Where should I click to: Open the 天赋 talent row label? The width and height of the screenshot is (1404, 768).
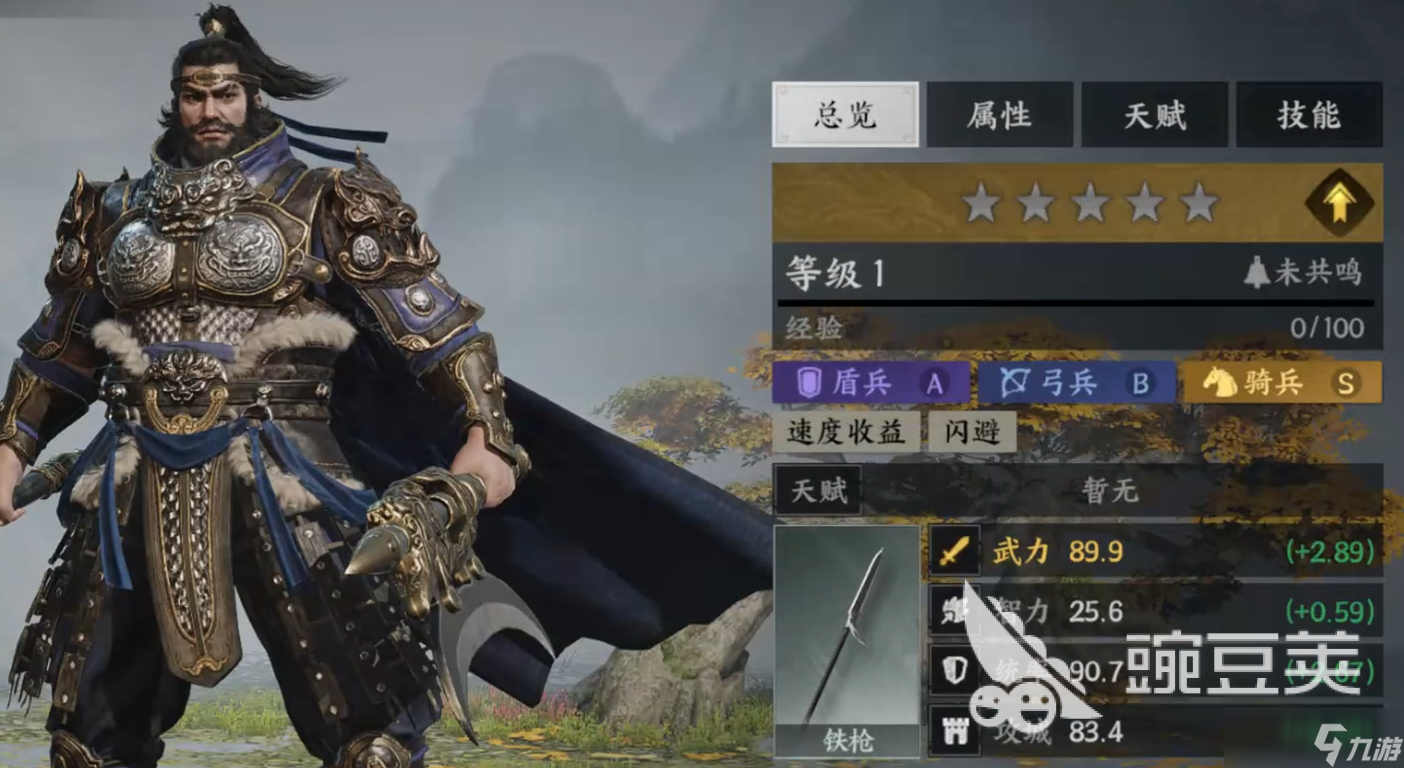[818, 491]
